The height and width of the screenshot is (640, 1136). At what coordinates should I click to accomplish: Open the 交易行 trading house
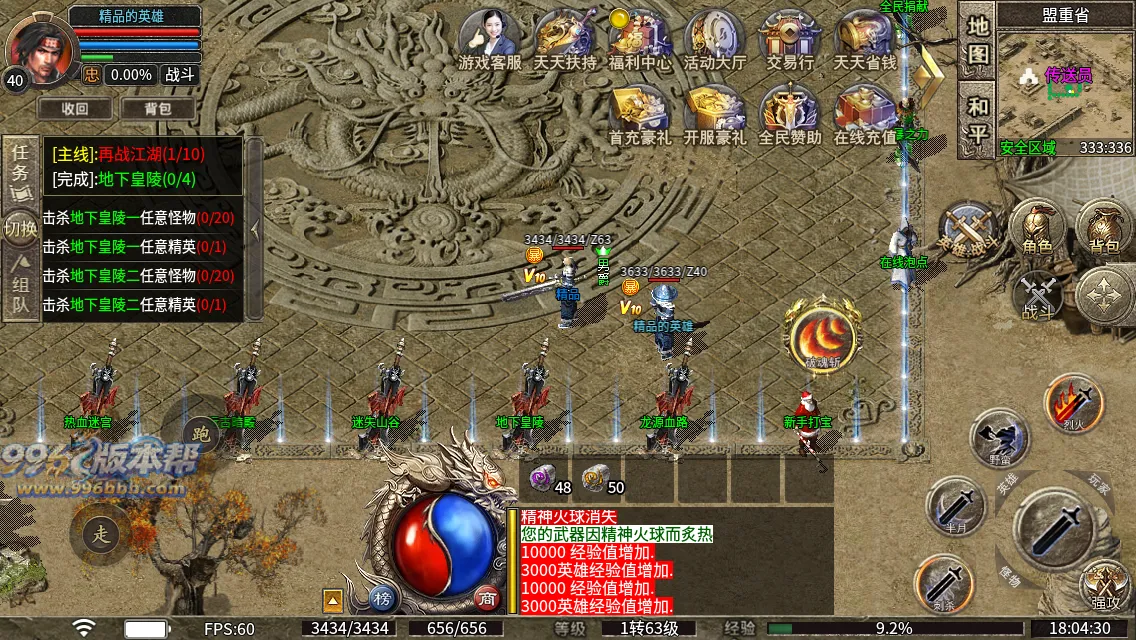coord(789,38)
